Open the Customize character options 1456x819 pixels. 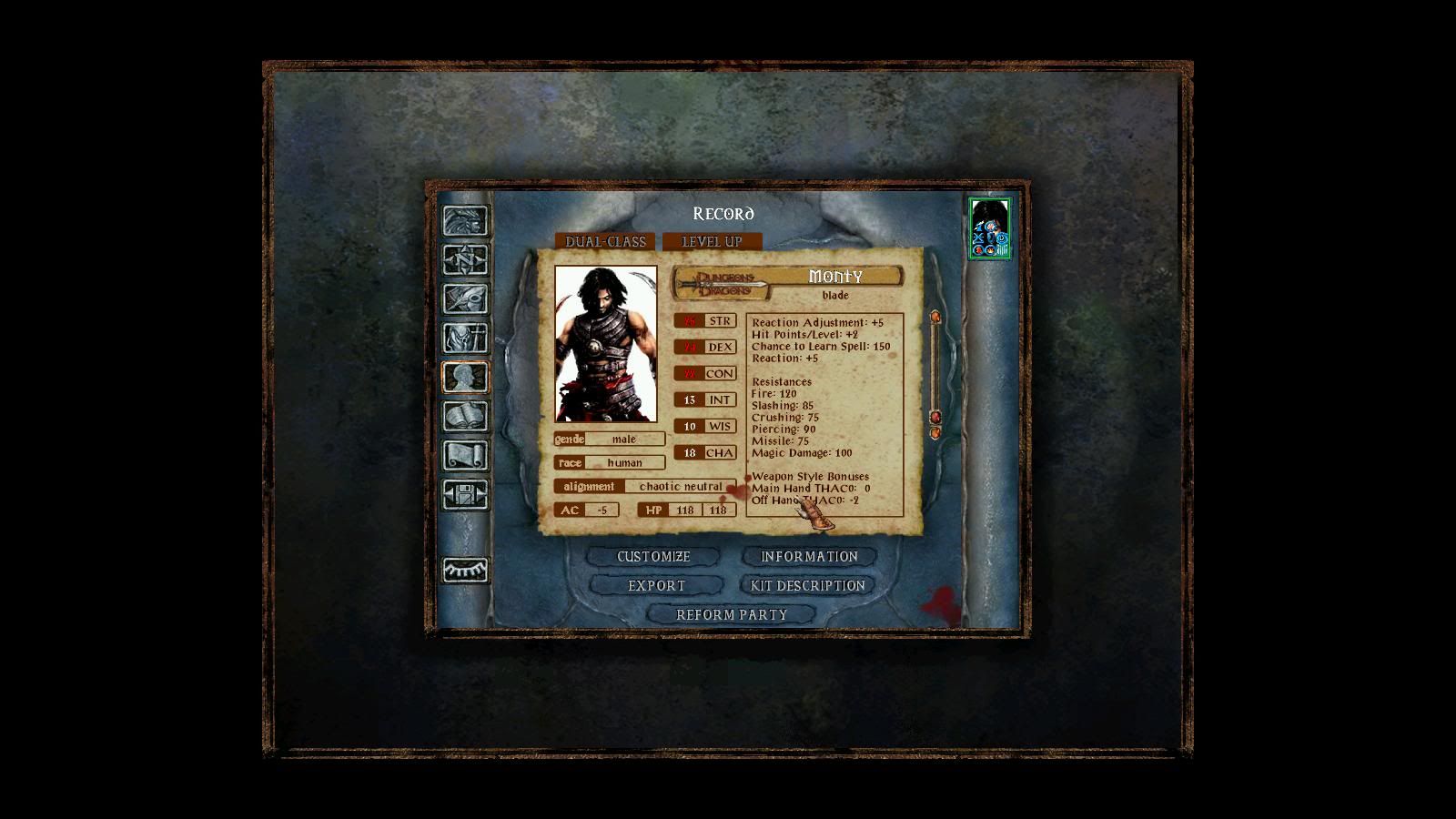pos(653,557)
